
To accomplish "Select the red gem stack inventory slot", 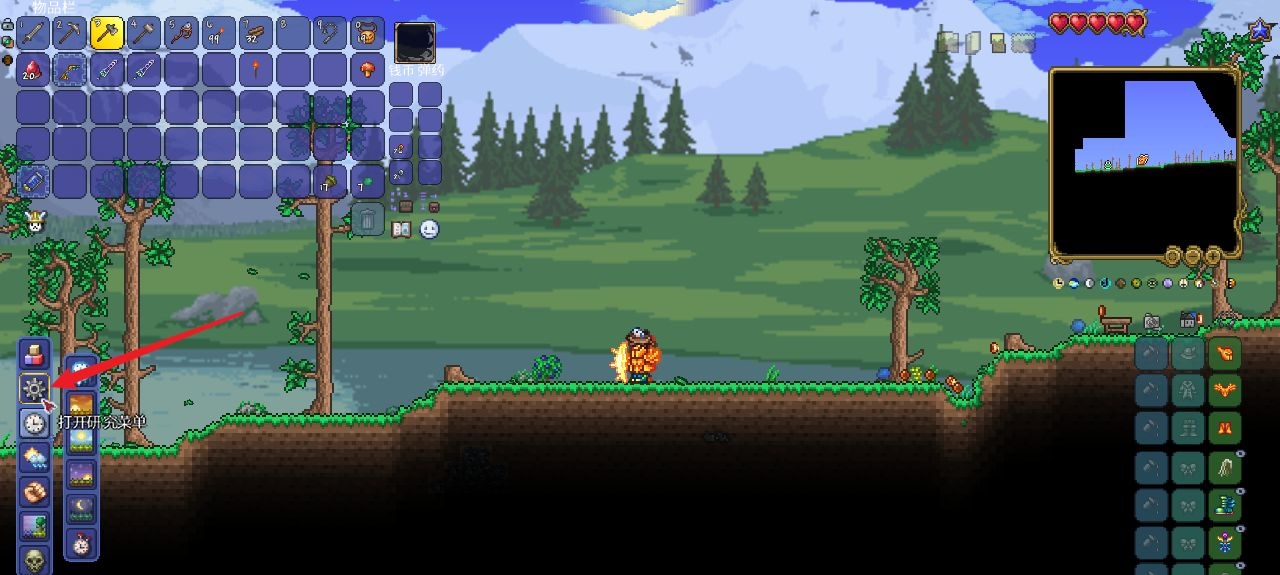I will [33, 70].
